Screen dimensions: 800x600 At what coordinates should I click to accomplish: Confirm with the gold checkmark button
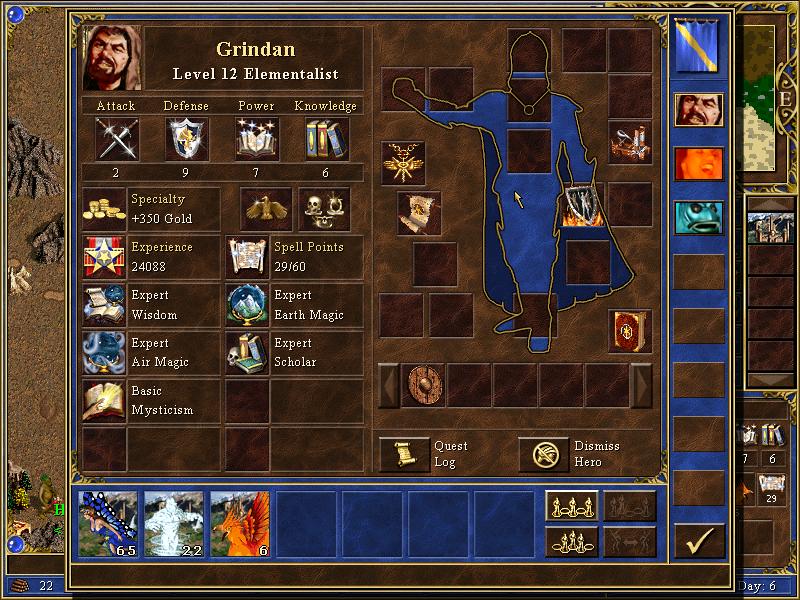(699, 540)
